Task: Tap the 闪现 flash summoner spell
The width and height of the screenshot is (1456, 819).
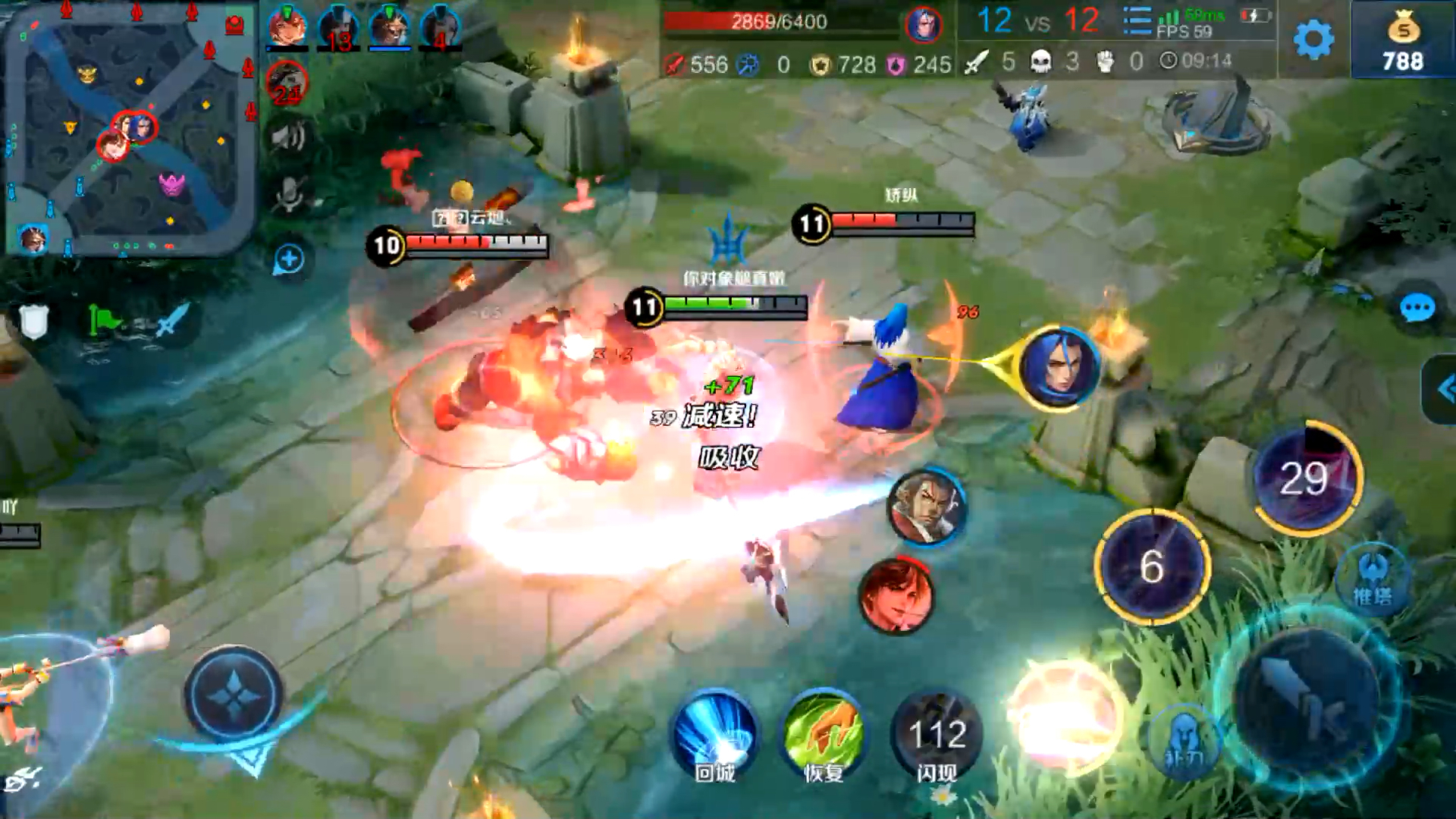Action: point(937,736)
